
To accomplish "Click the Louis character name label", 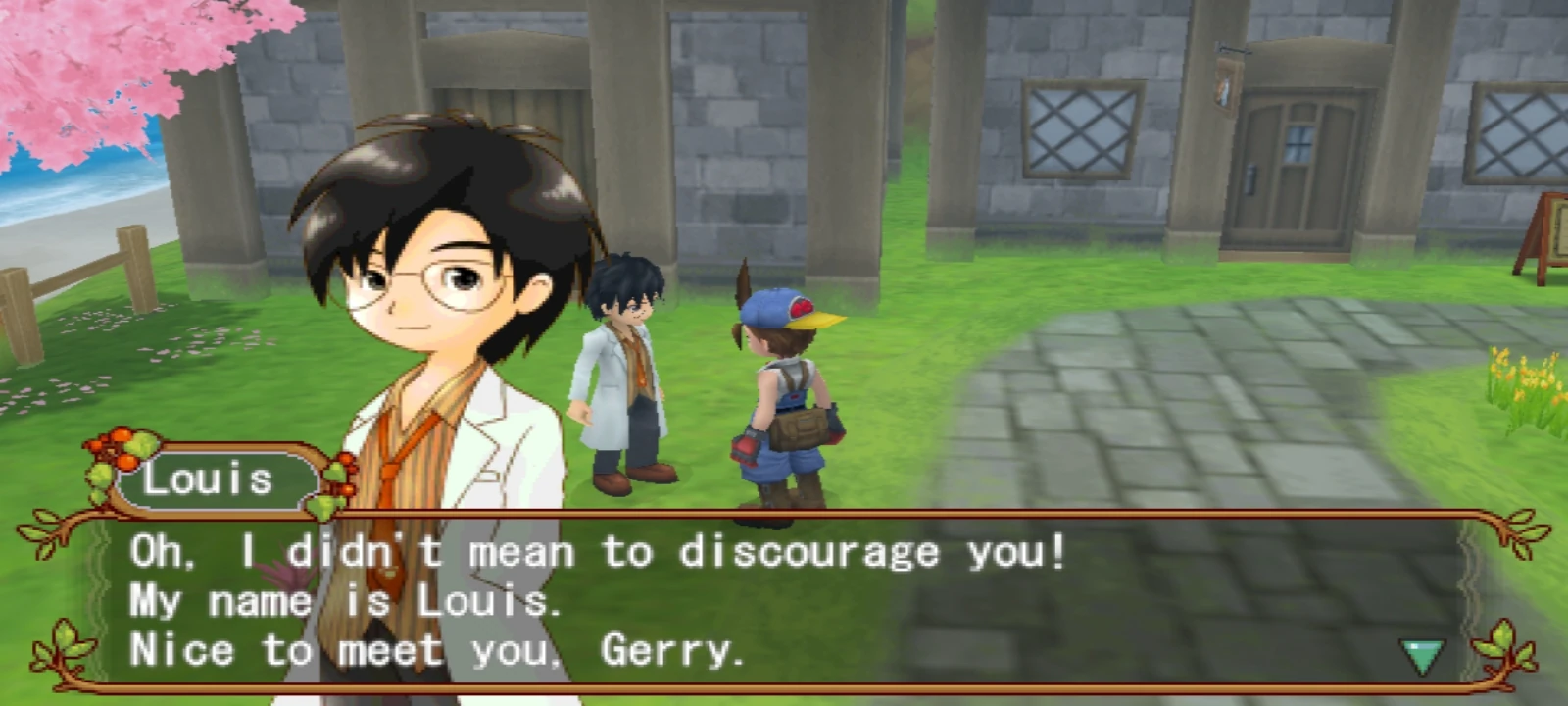I will coord(211,479).
